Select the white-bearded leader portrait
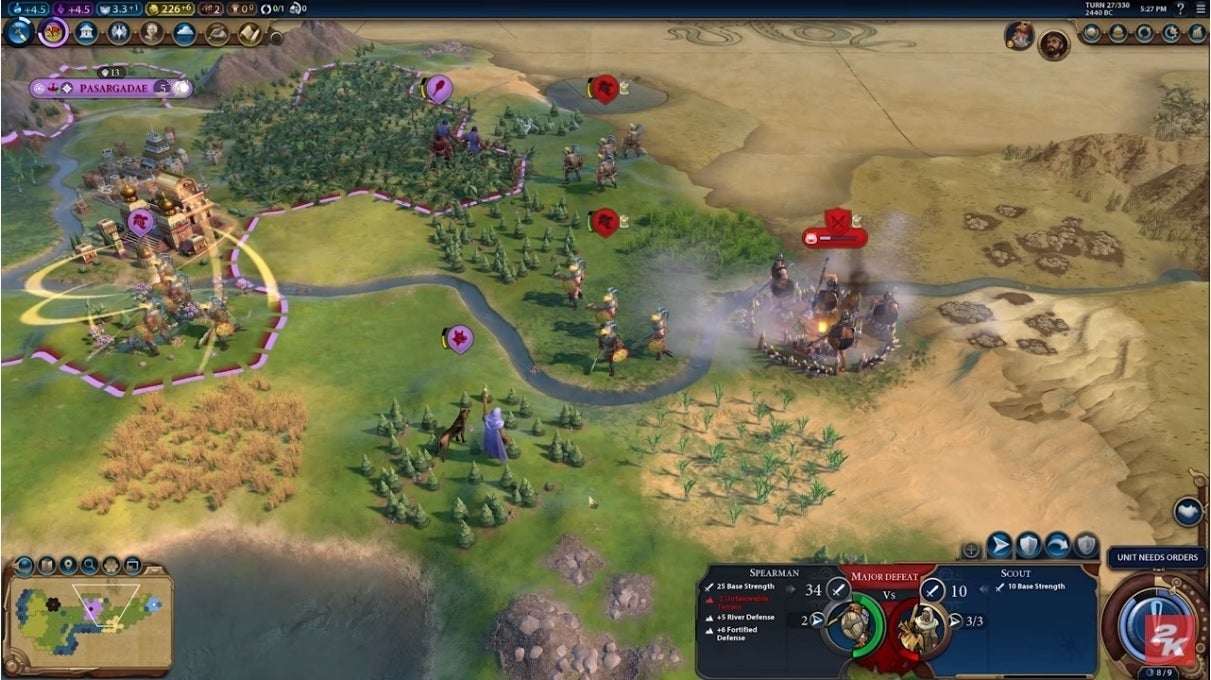 (1019, 36)
